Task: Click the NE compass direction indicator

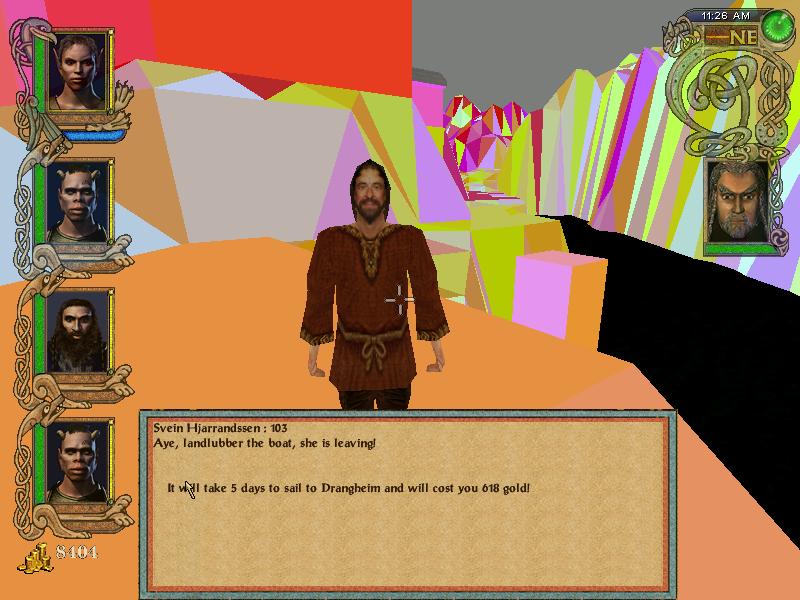Action: (x=742, y=37)
